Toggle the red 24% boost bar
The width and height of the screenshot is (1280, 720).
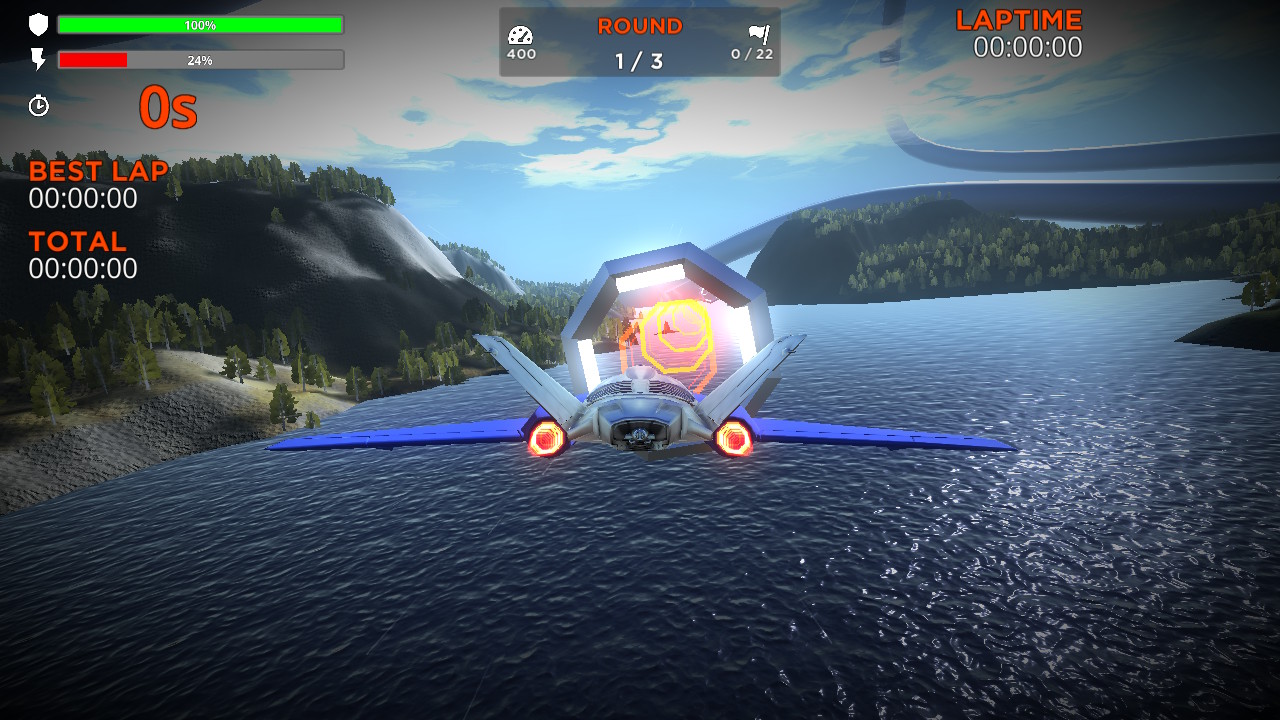pyautogui.click(x=200, y=59)
